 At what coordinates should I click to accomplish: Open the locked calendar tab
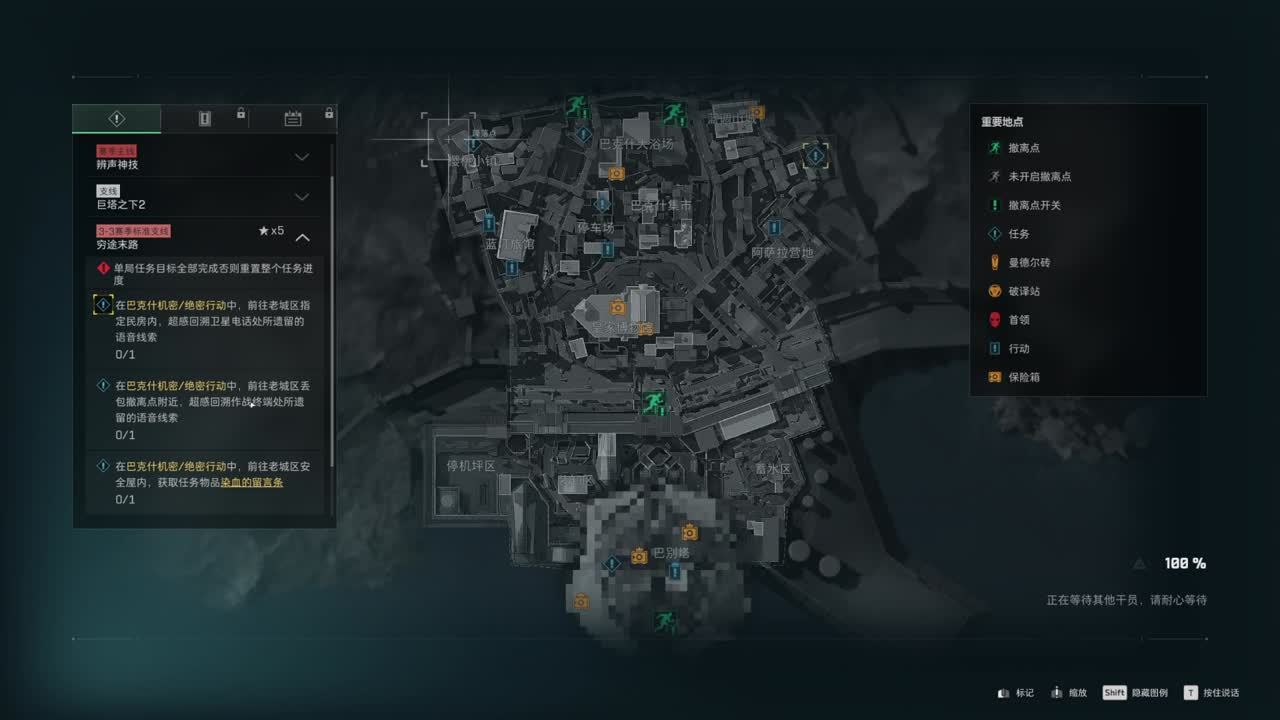(x=293, y=119)
